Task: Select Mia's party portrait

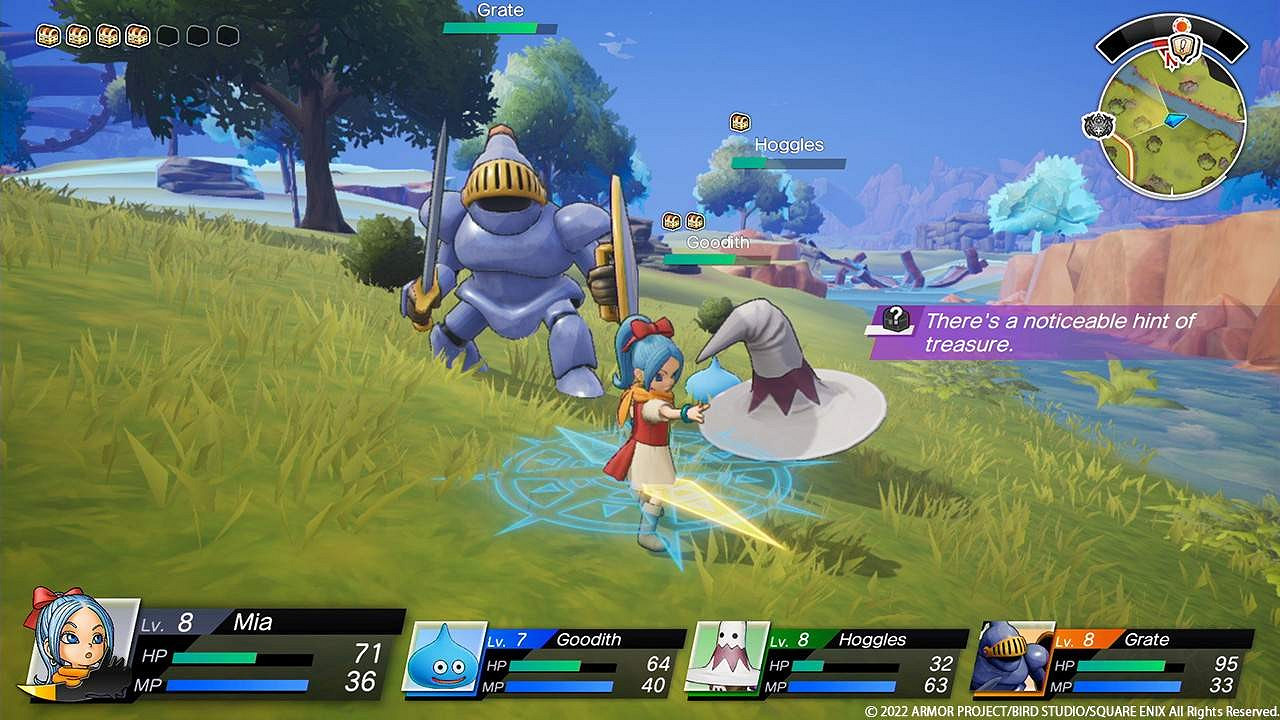Action: click(82, 644)
